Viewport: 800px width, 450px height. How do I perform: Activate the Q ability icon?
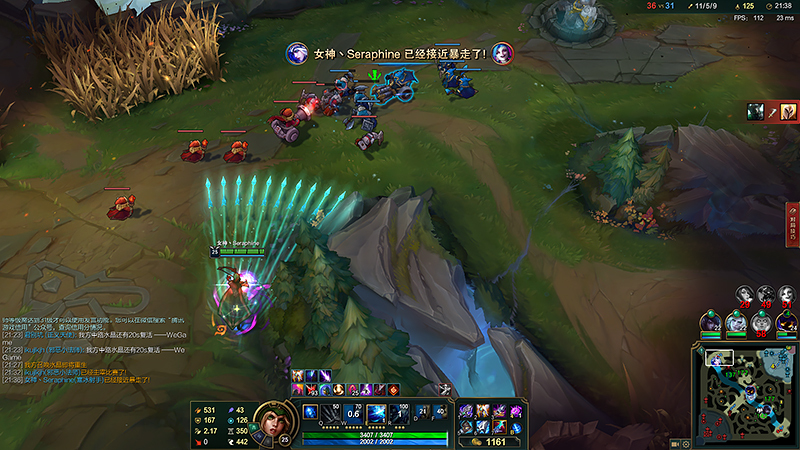pos(331,412)
